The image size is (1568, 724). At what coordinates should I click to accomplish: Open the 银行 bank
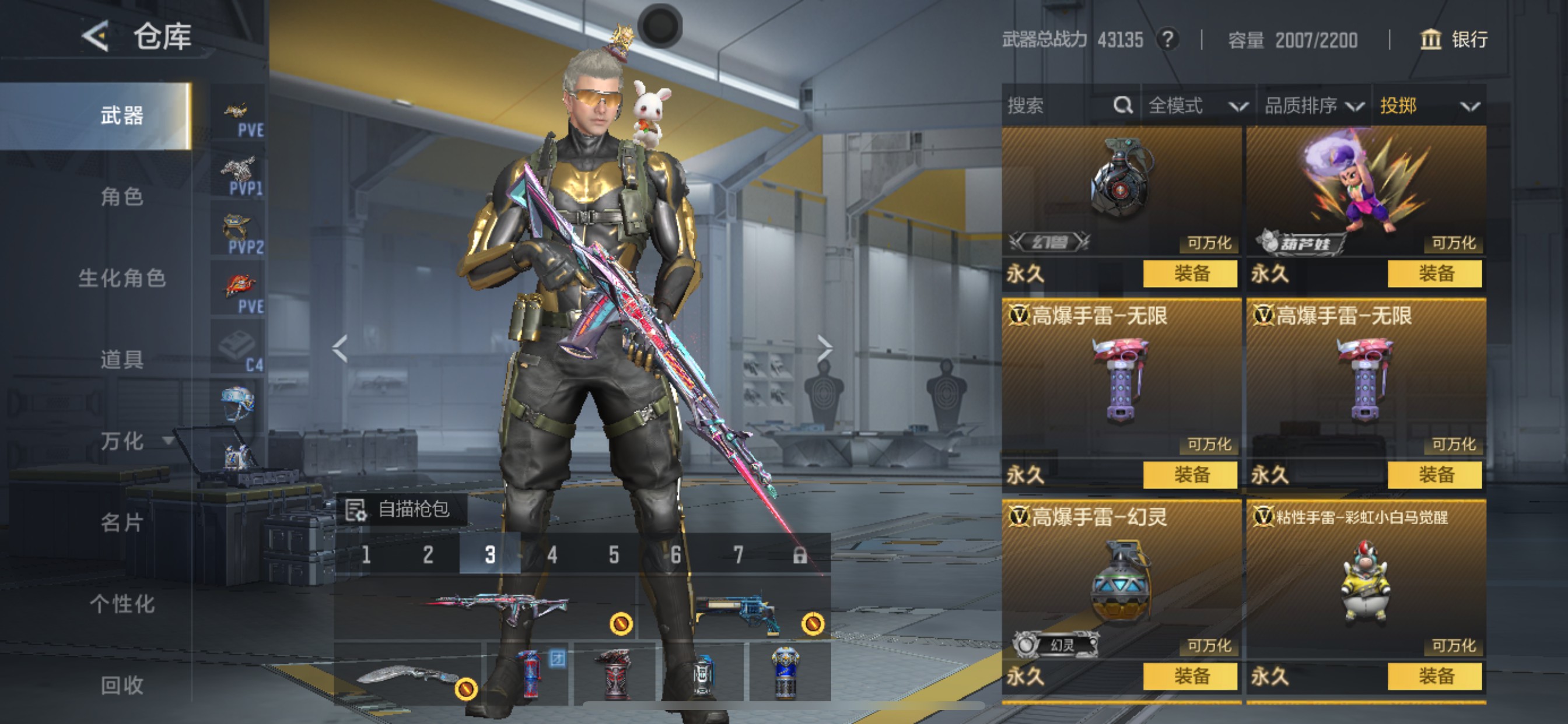point(1454,40)
